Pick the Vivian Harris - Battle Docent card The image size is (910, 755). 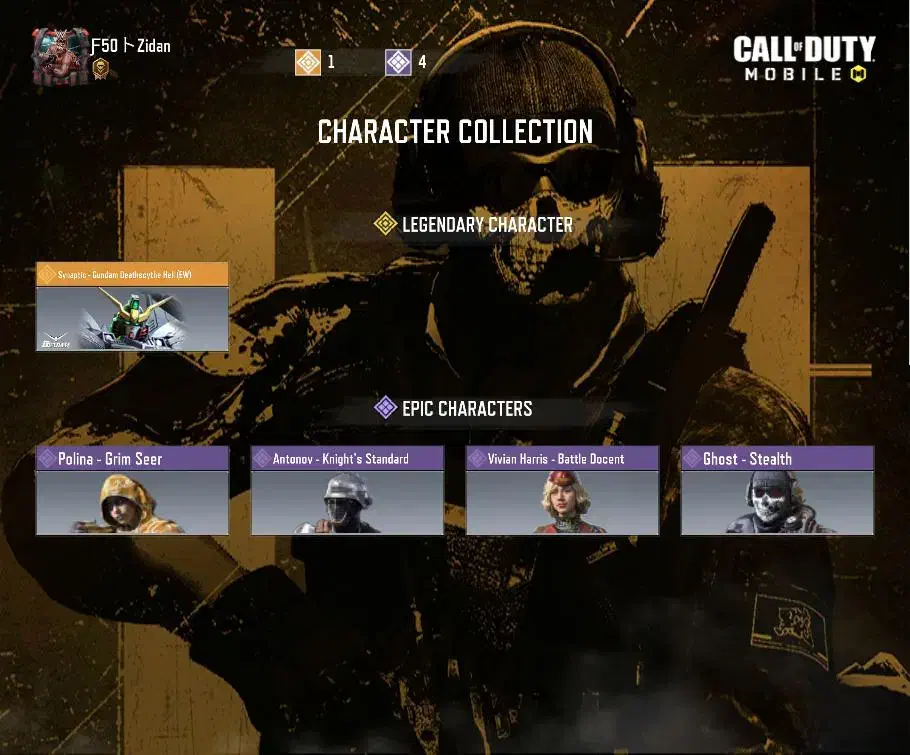pos(562,491)
